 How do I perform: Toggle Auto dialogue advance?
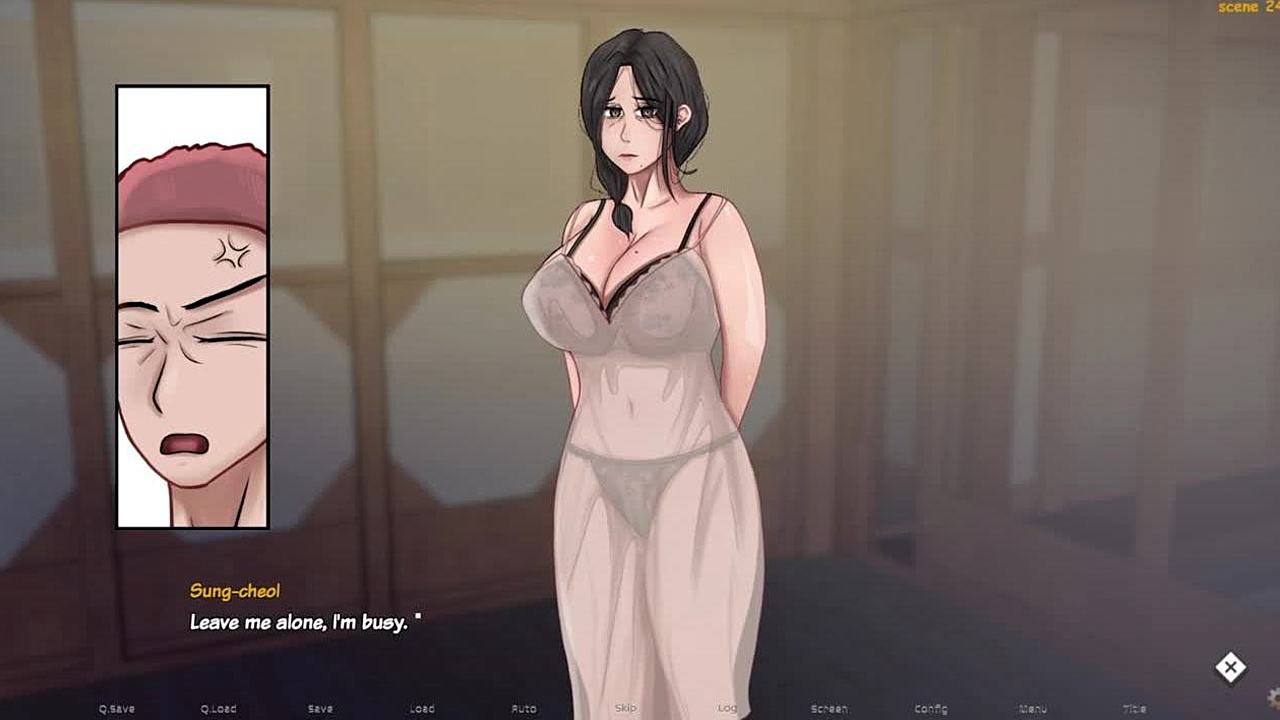tap(524, 709)
